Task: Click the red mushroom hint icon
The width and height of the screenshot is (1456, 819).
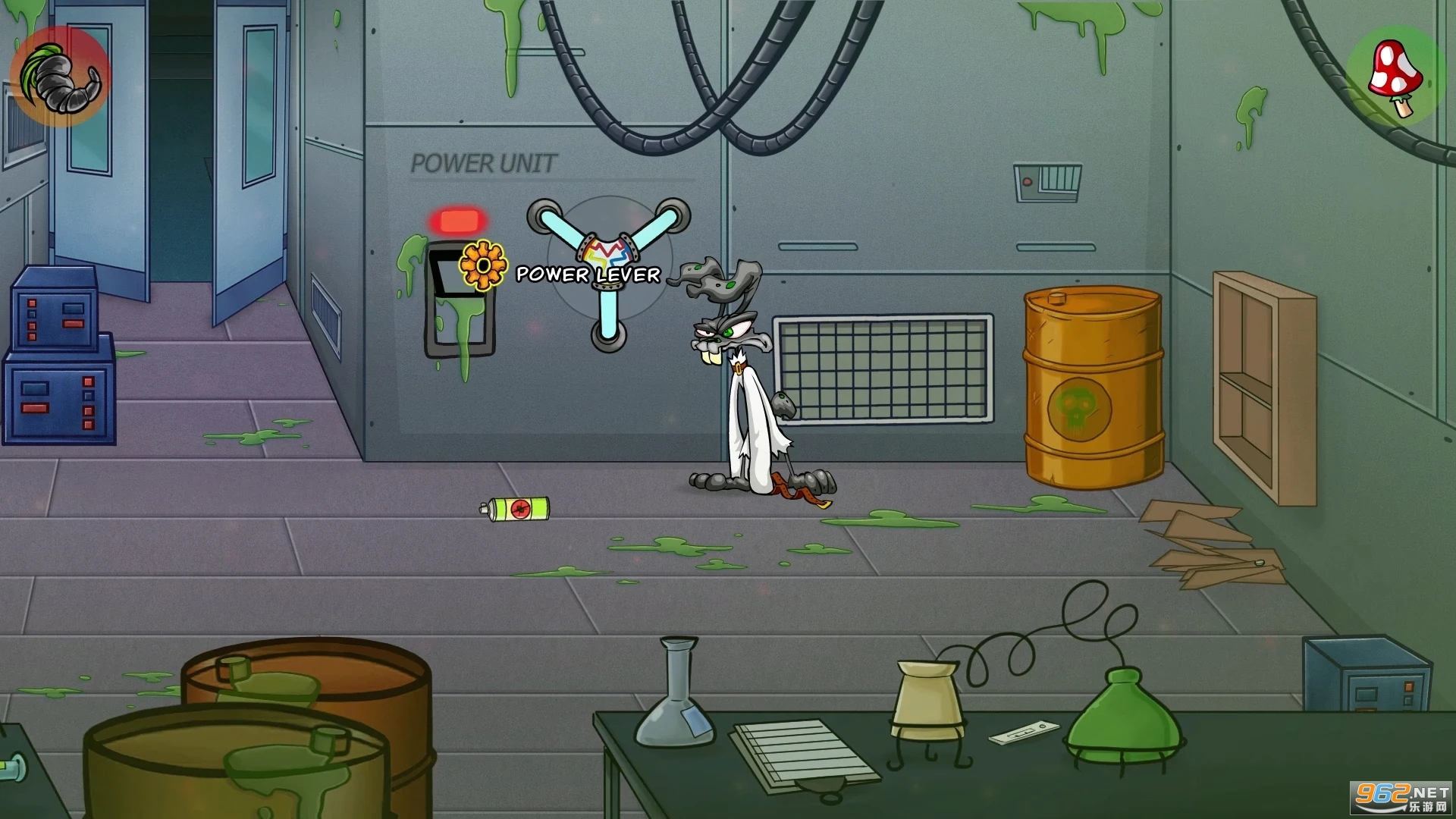Action: tap(1396, 77)
